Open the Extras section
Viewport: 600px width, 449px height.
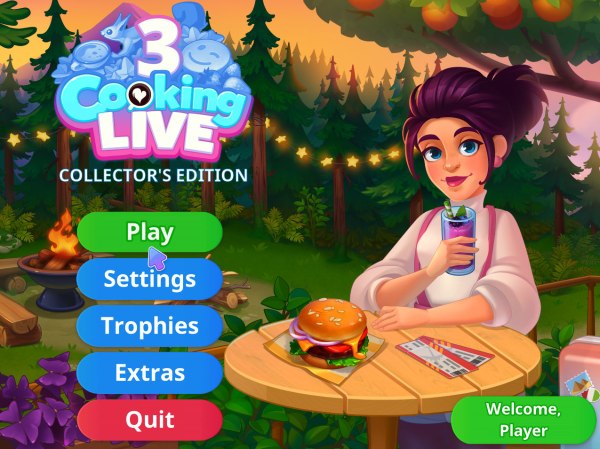click(x=150, y=373)
